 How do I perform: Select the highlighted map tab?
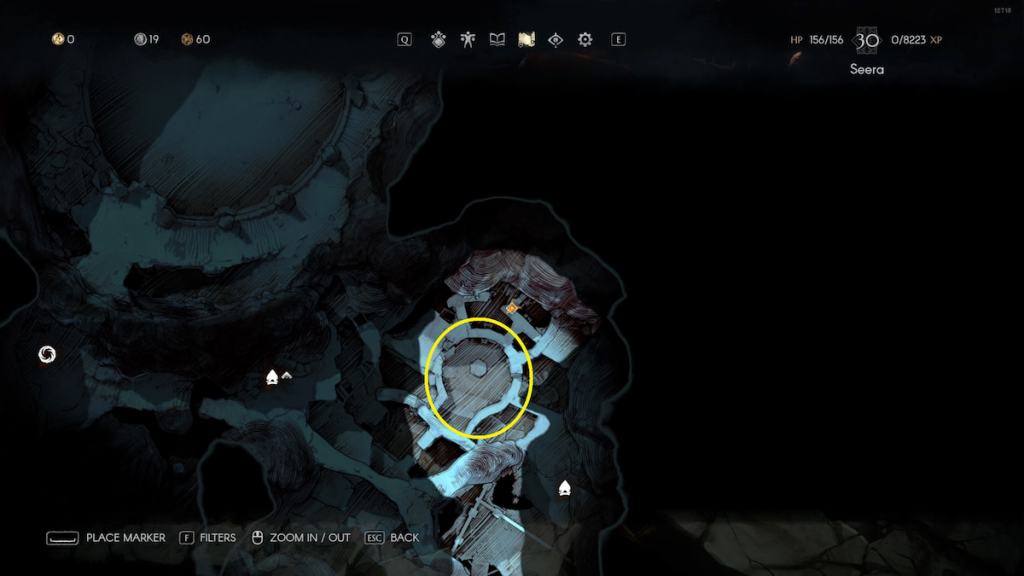coord(526,40)
